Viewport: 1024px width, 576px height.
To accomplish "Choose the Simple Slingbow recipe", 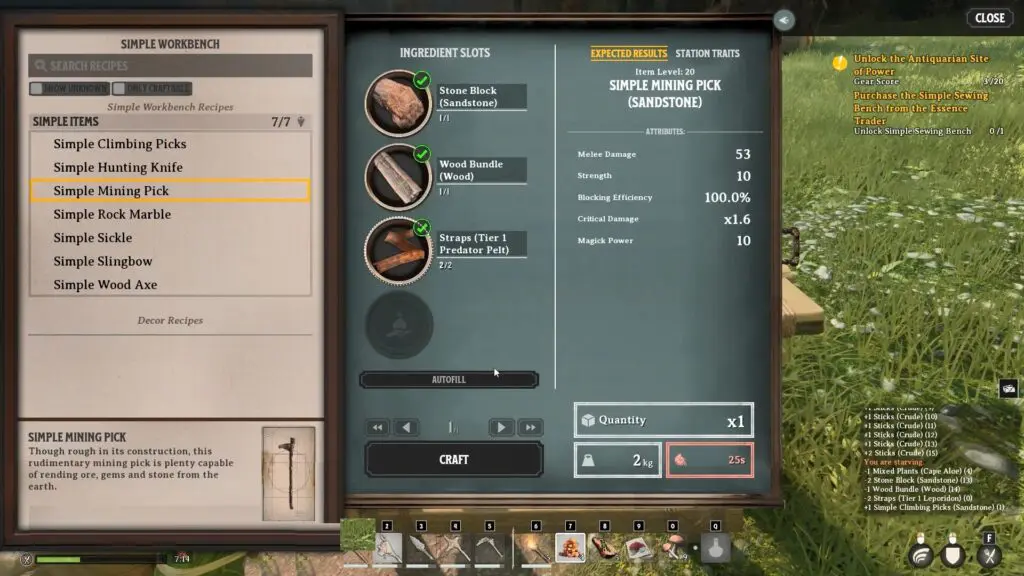I will [x=103, y=261].
